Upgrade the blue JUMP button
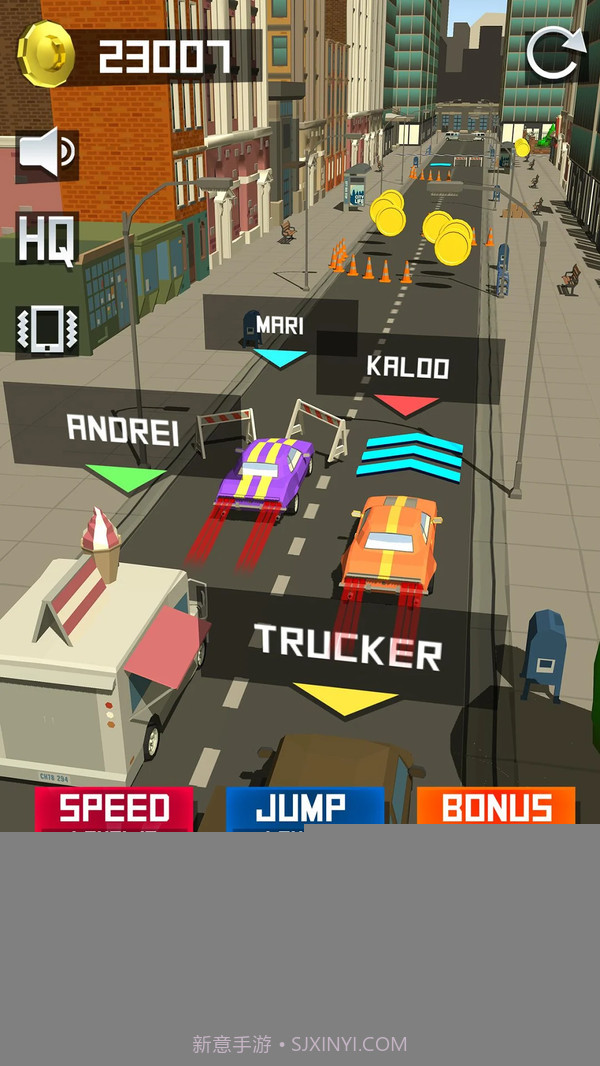The height and width of the screenshot is (1066, 600). point(304,808)
